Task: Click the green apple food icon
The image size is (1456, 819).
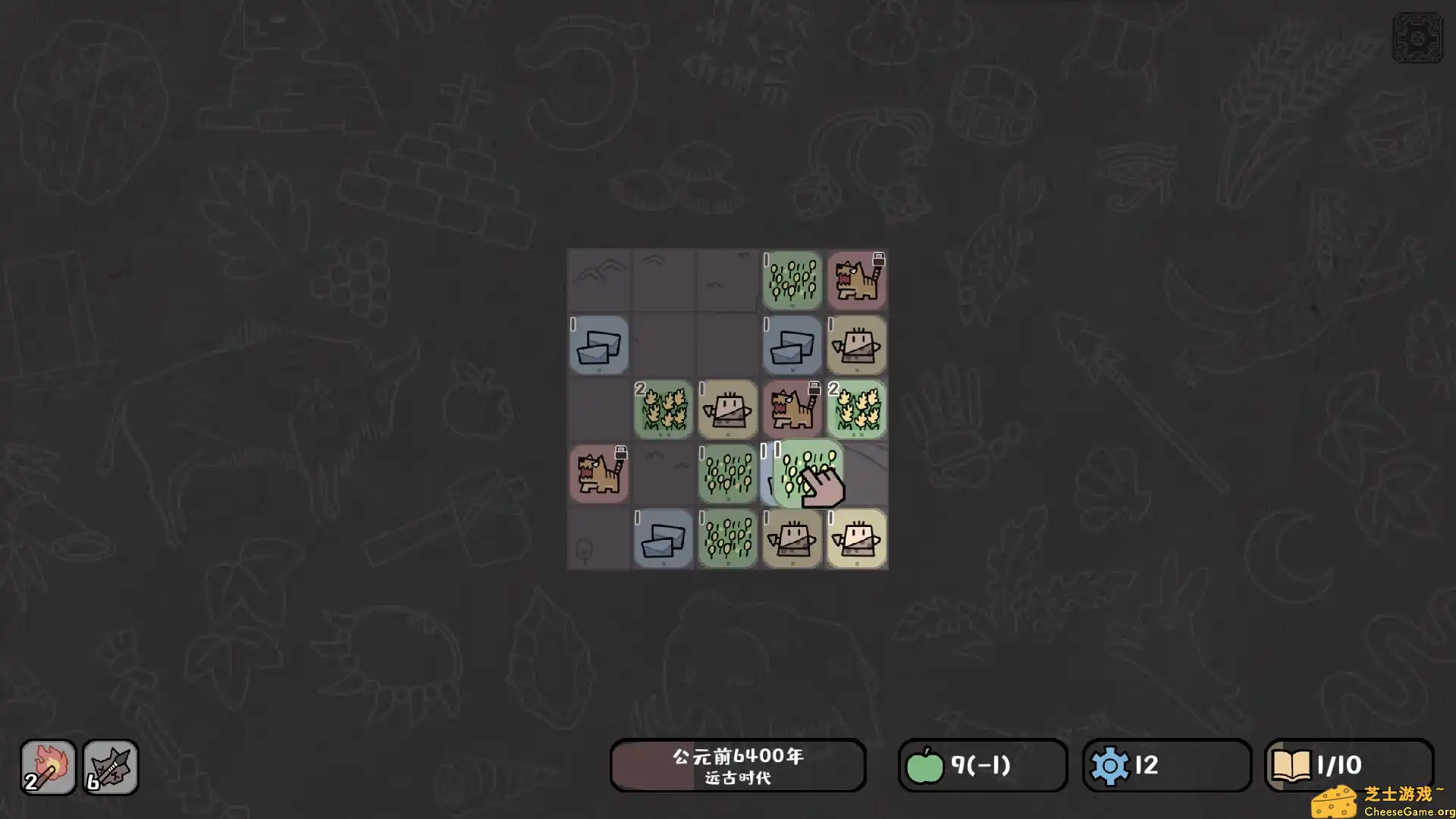Action: [x=924, y=766]
